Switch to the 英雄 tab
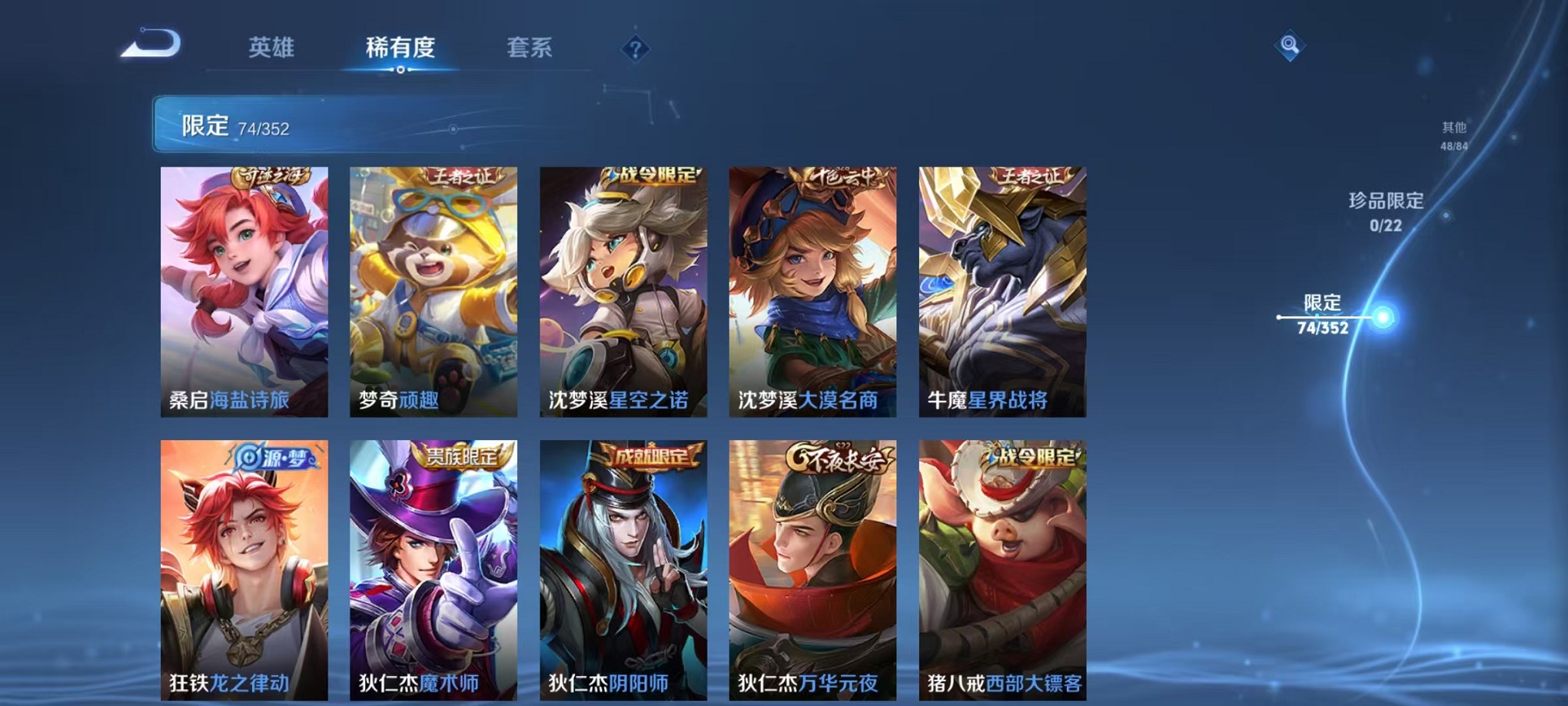The height and width of the screenshot is (706, 1568). (x=272, y=48)
